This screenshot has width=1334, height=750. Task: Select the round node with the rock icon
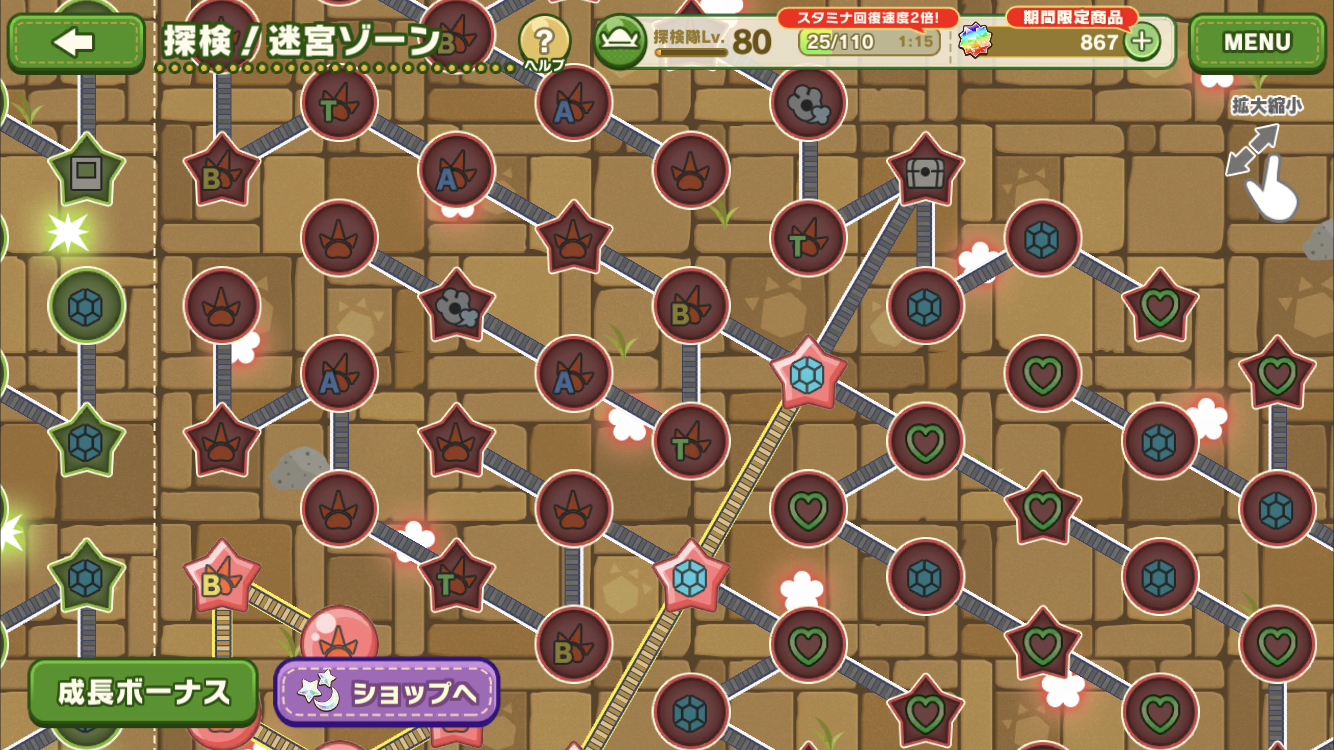coord(808,102)
